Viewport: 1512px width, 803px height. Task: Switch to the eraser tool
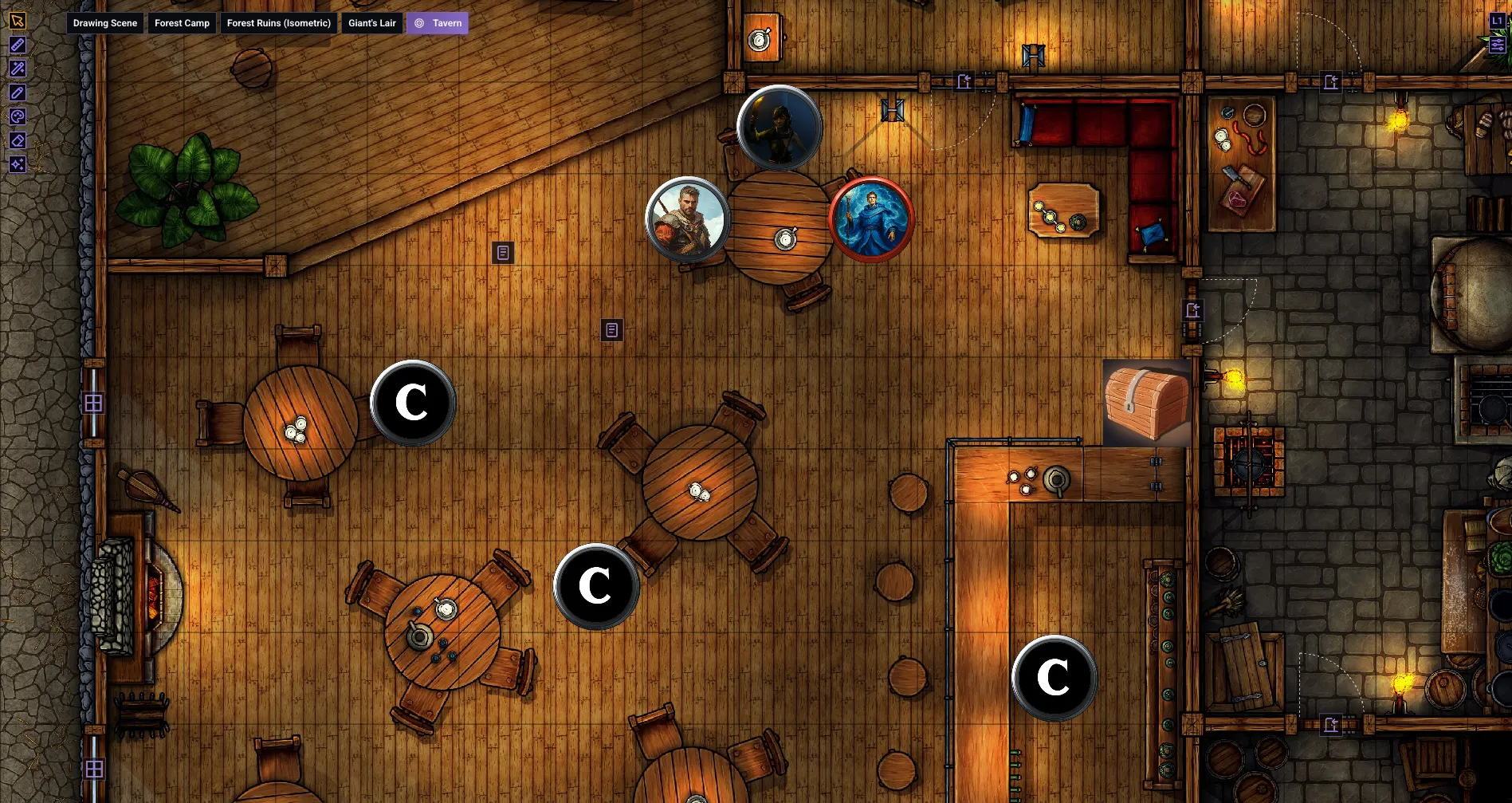click(18, 140)
